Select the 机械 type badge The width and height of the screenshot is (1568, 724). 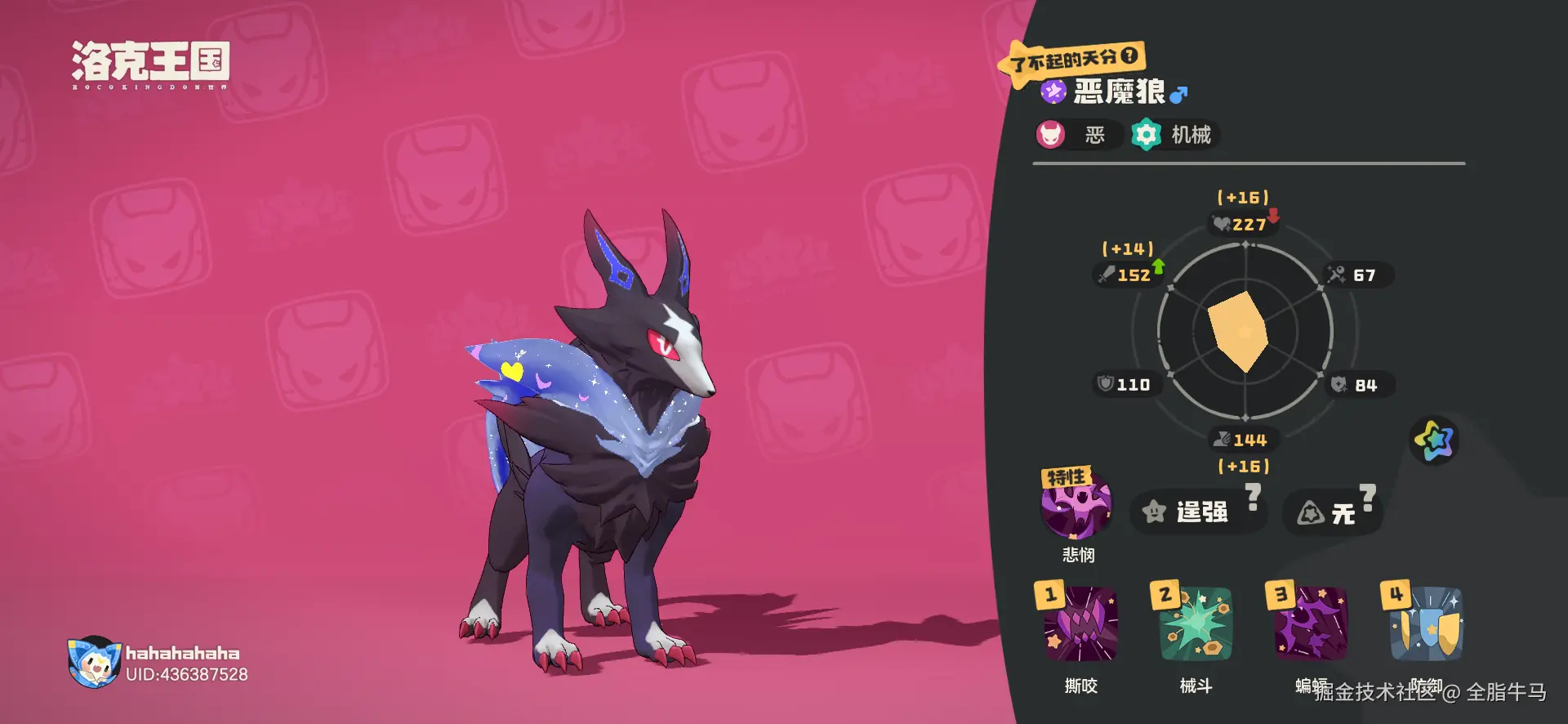coord(1174,135)
